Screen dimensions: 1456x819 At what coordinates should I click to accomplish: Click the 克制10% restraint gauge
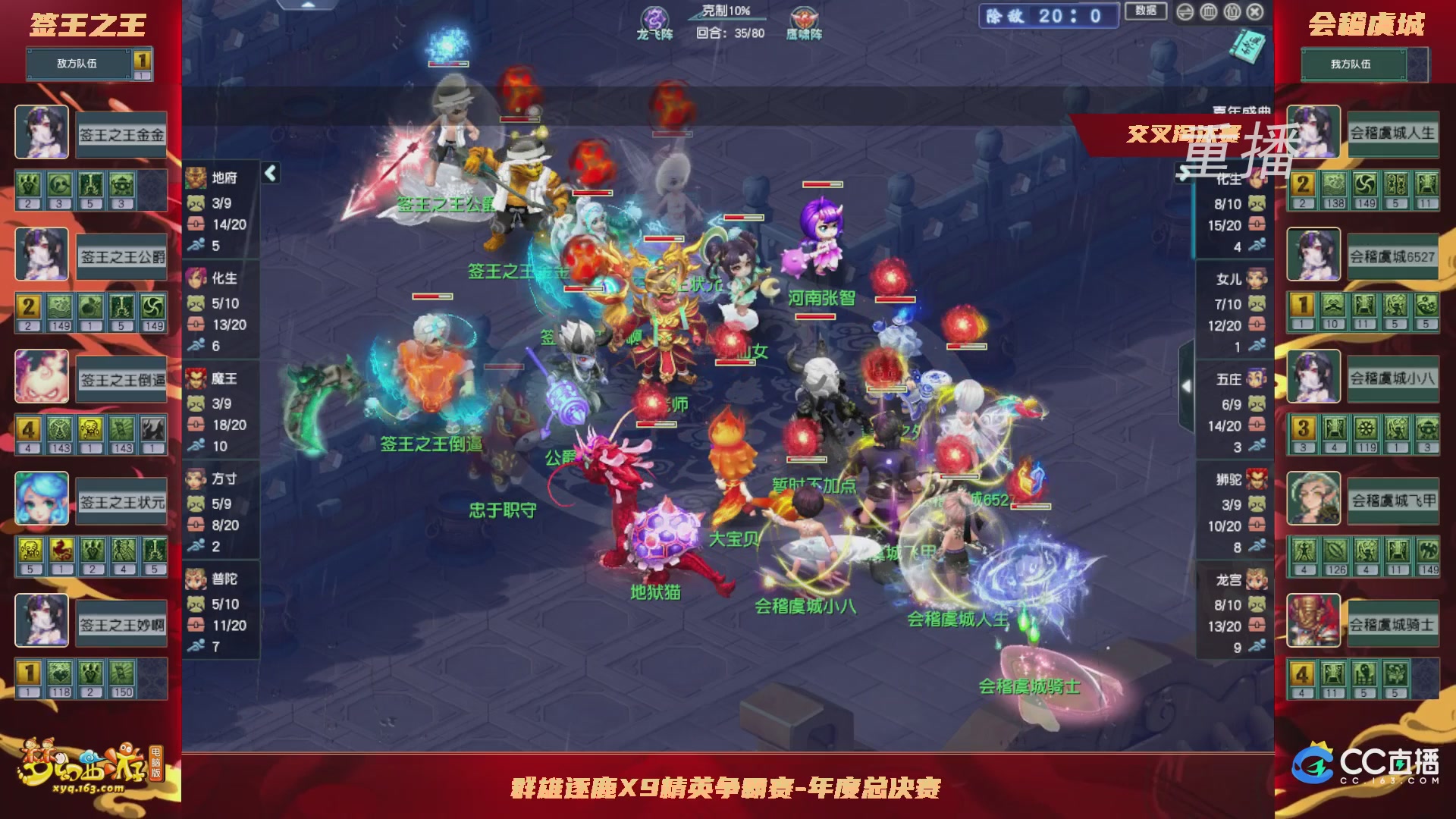point(723,10)
